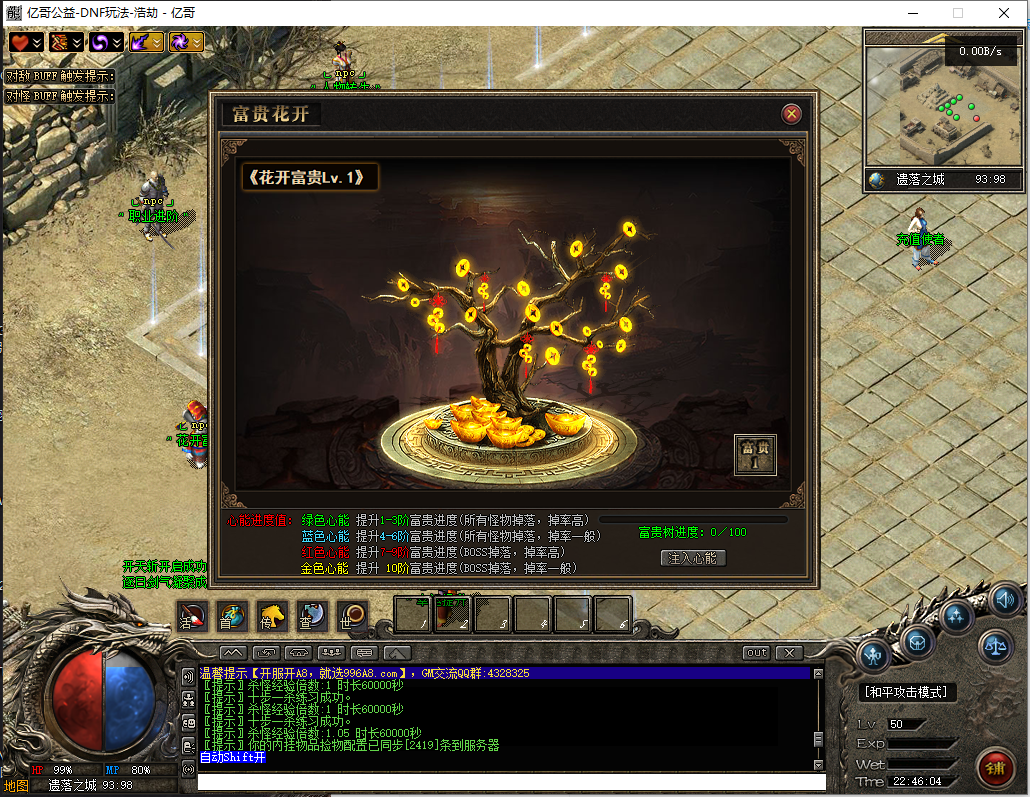The height and width of the screenshot is (797, 1030).
Task: Click the chat text input field
Action: (x=510, y=782)
